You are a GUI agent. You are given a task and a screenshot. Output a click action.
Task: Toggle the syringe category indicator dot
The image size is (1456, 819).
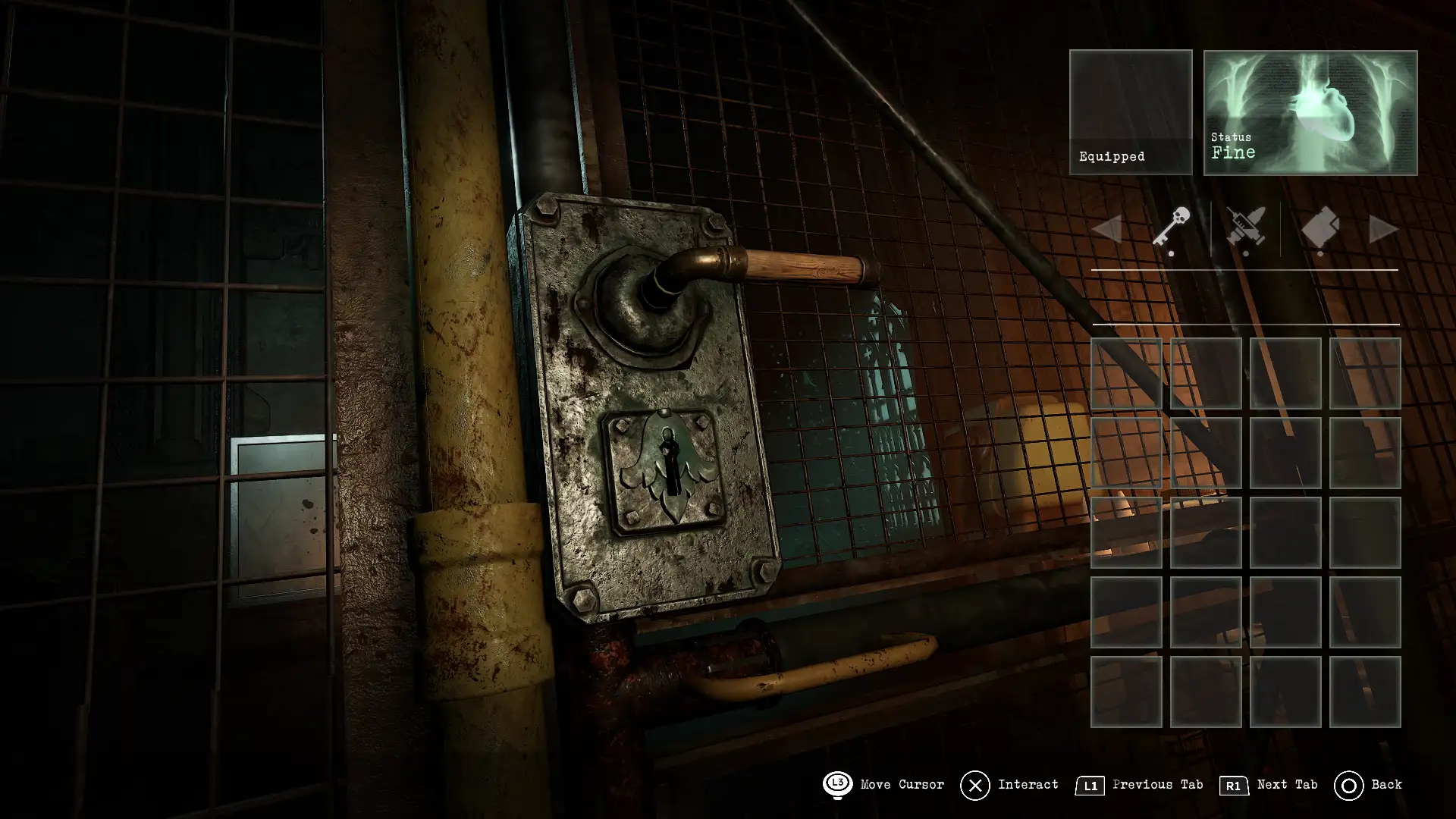click(1246, 253)
